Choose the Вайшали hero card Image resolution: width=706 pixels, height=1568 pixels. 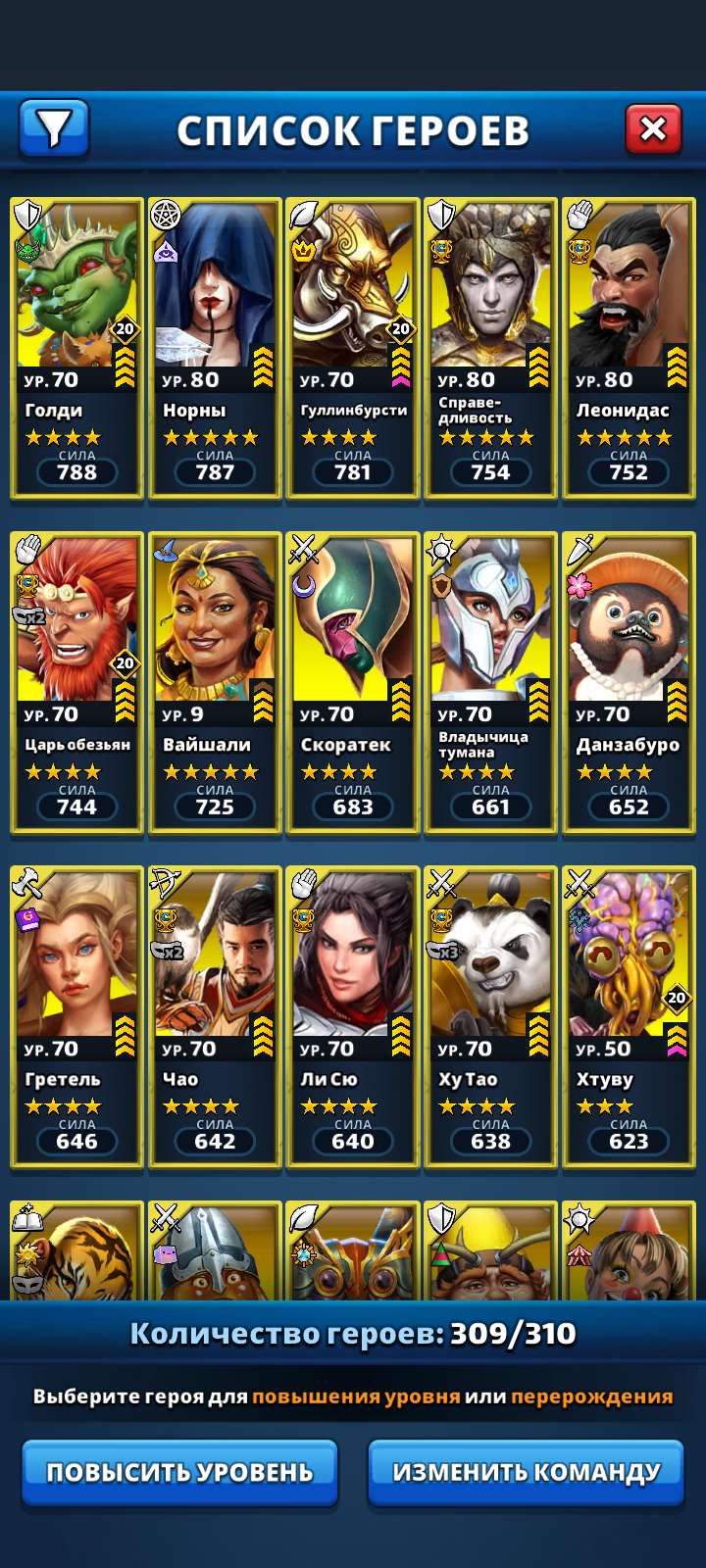click(215, 682)
